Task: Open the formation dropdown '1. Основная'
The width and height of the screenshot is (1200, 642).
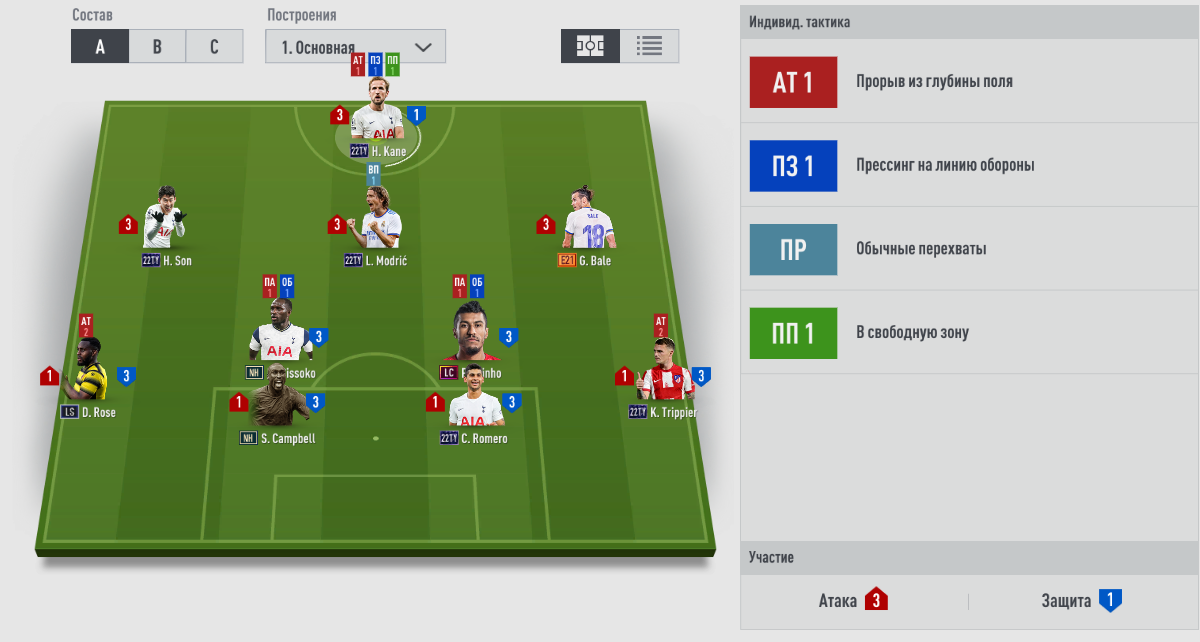Action: pyautogui.click(x=355, y=46)
